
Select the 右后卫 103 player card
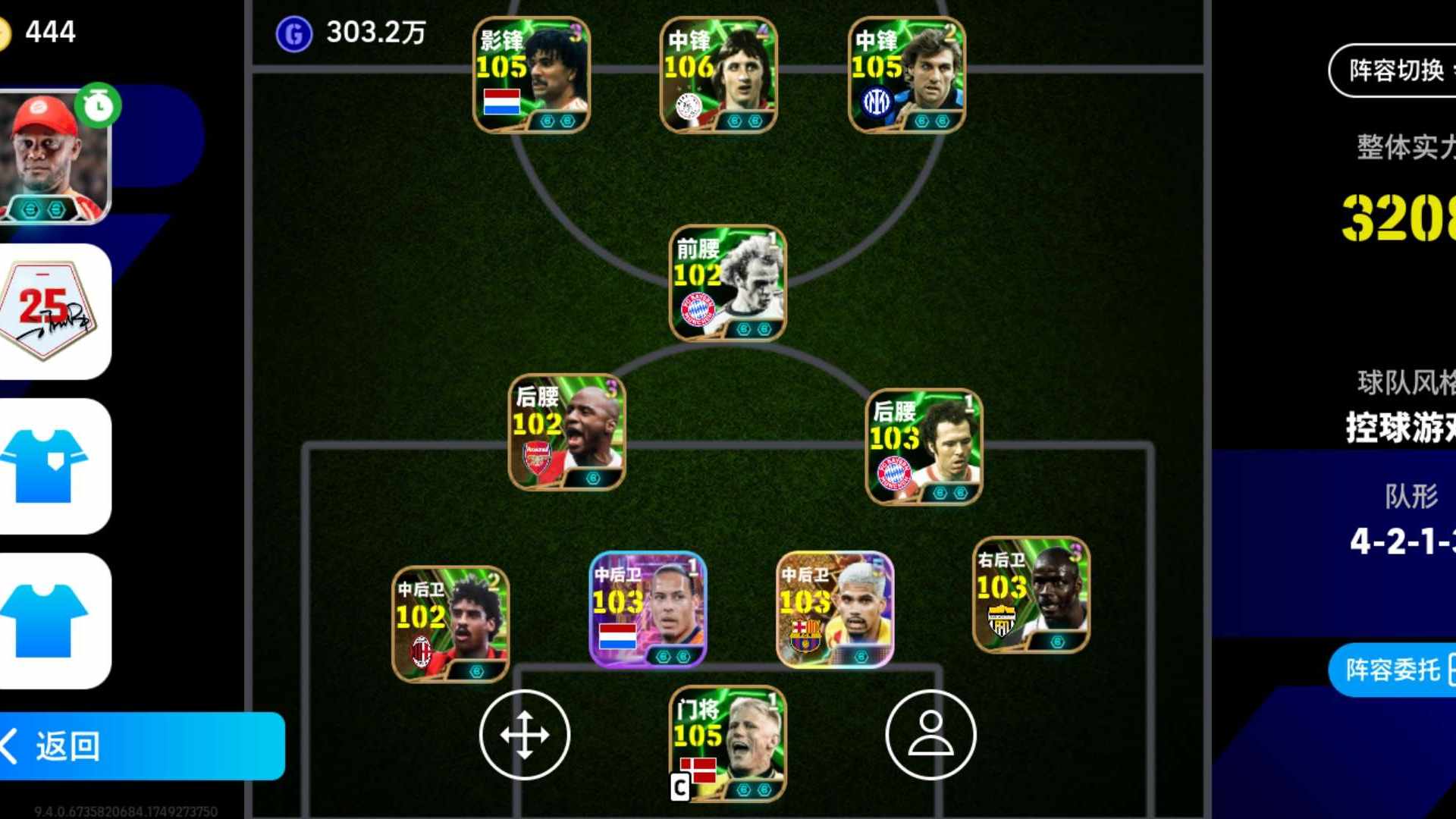tap(1031, 595)
